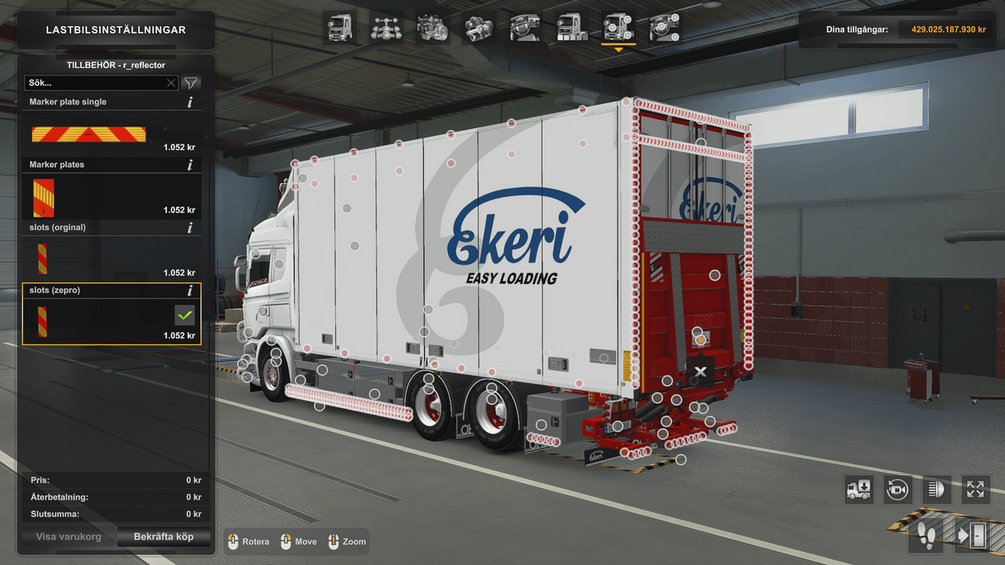Click the Sök search field
The image size is (1005, 565).
95,83
